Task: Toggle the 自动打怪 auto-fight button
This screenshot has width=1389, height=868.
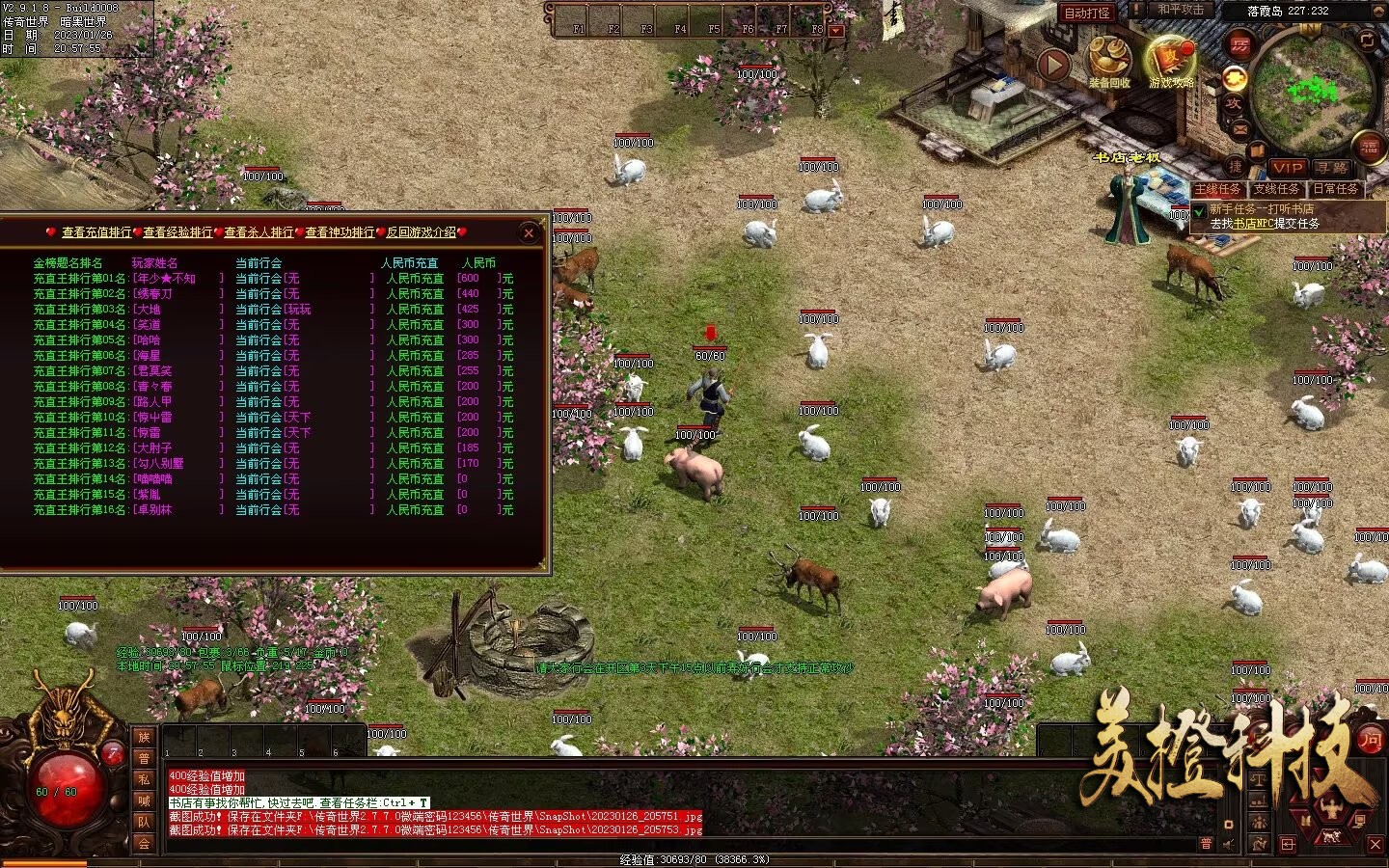Action: [x=1087, y=13]
